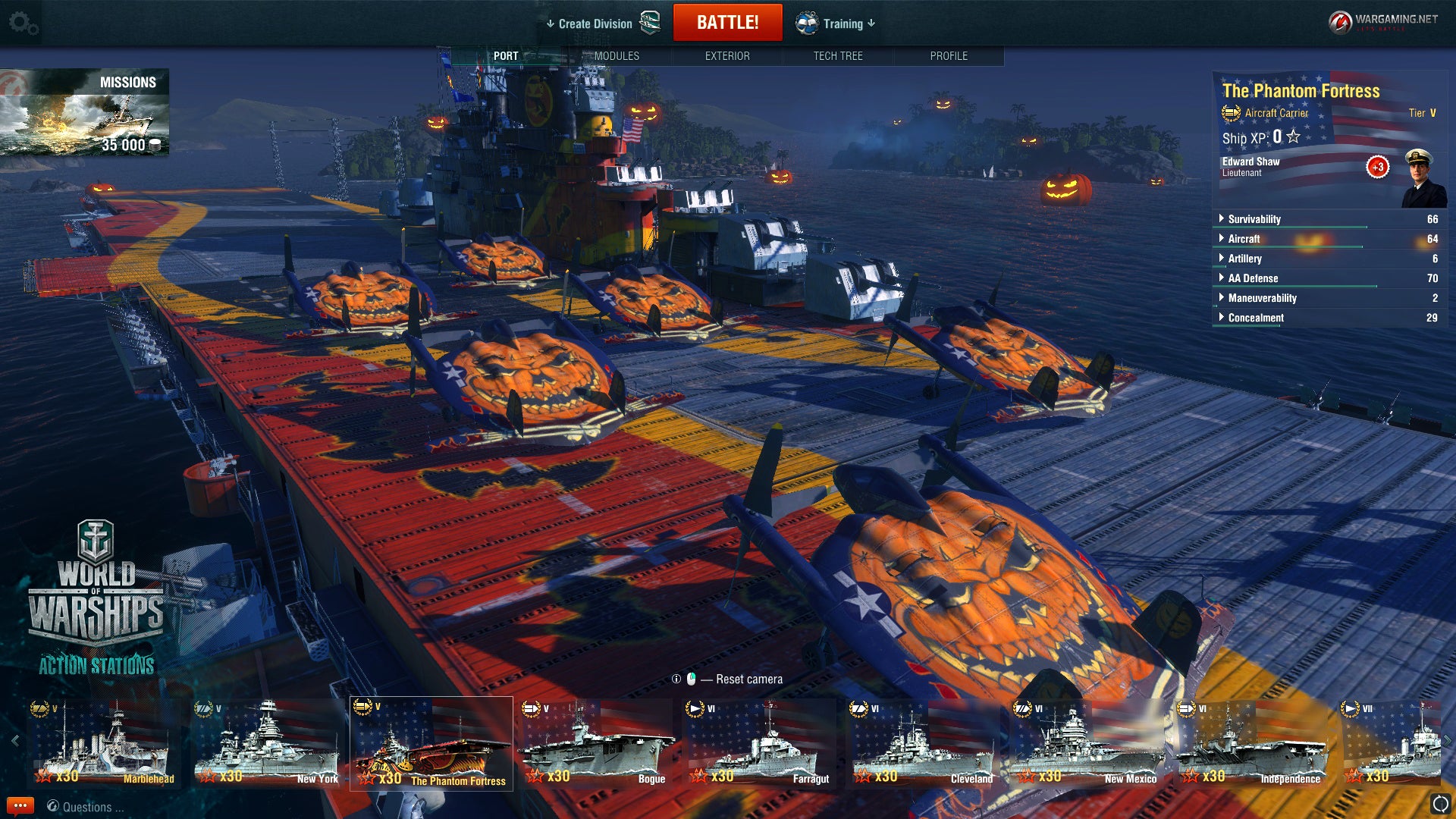1456x819 pixels.
Task: View the Profile tab
Action: click(x=949, y=56)
